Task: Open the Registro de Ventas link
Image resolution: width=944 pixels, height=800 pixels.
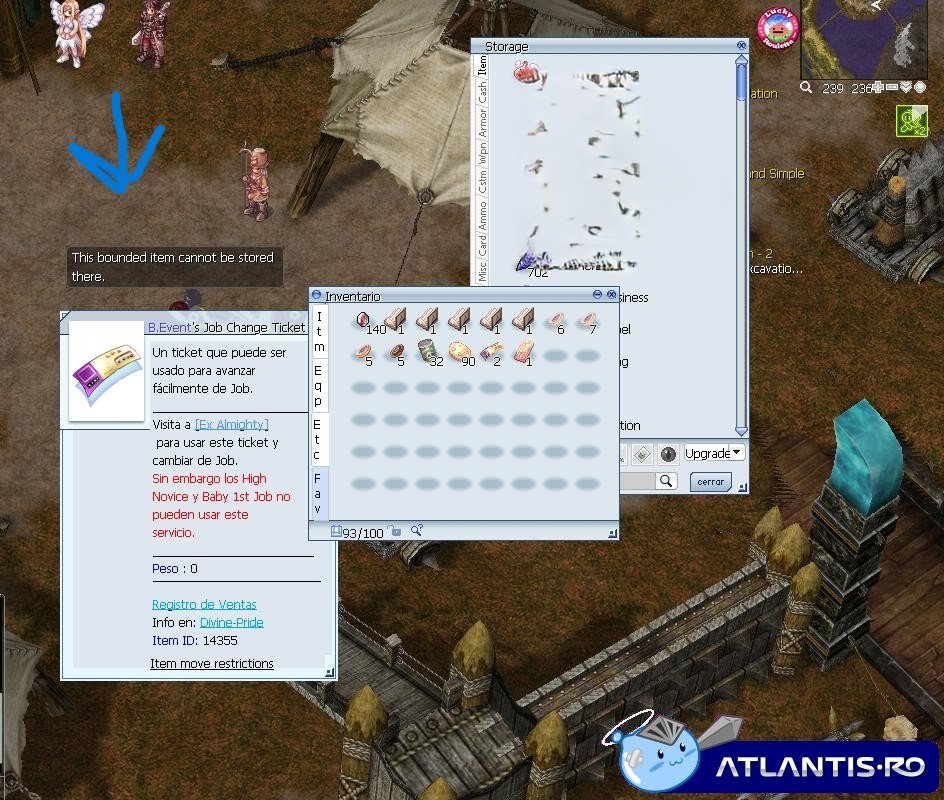Action: point(204,604)
